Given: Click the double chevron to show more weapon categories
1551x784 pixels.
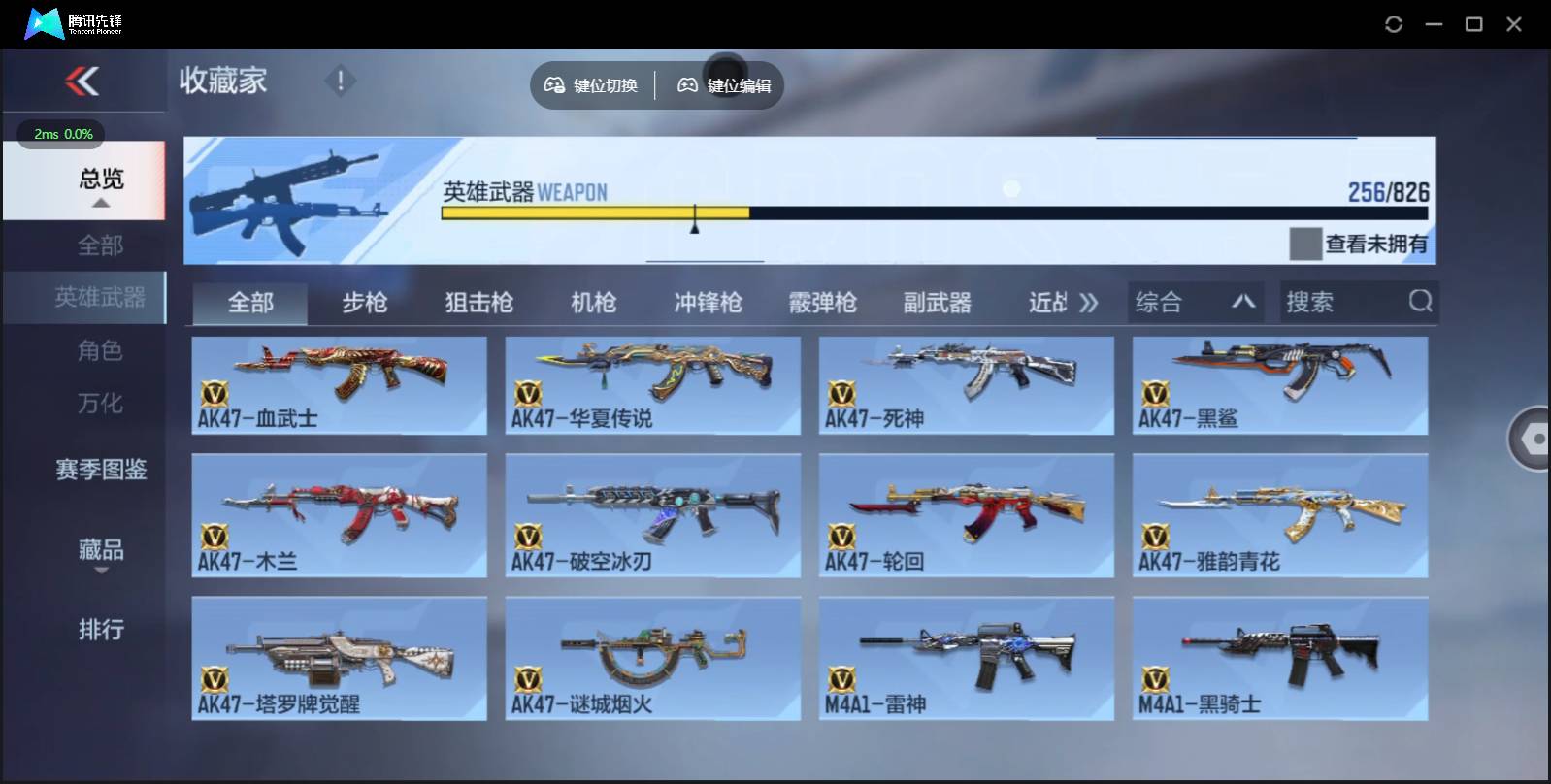Looking at the screenshot, I should [1089, 302].
